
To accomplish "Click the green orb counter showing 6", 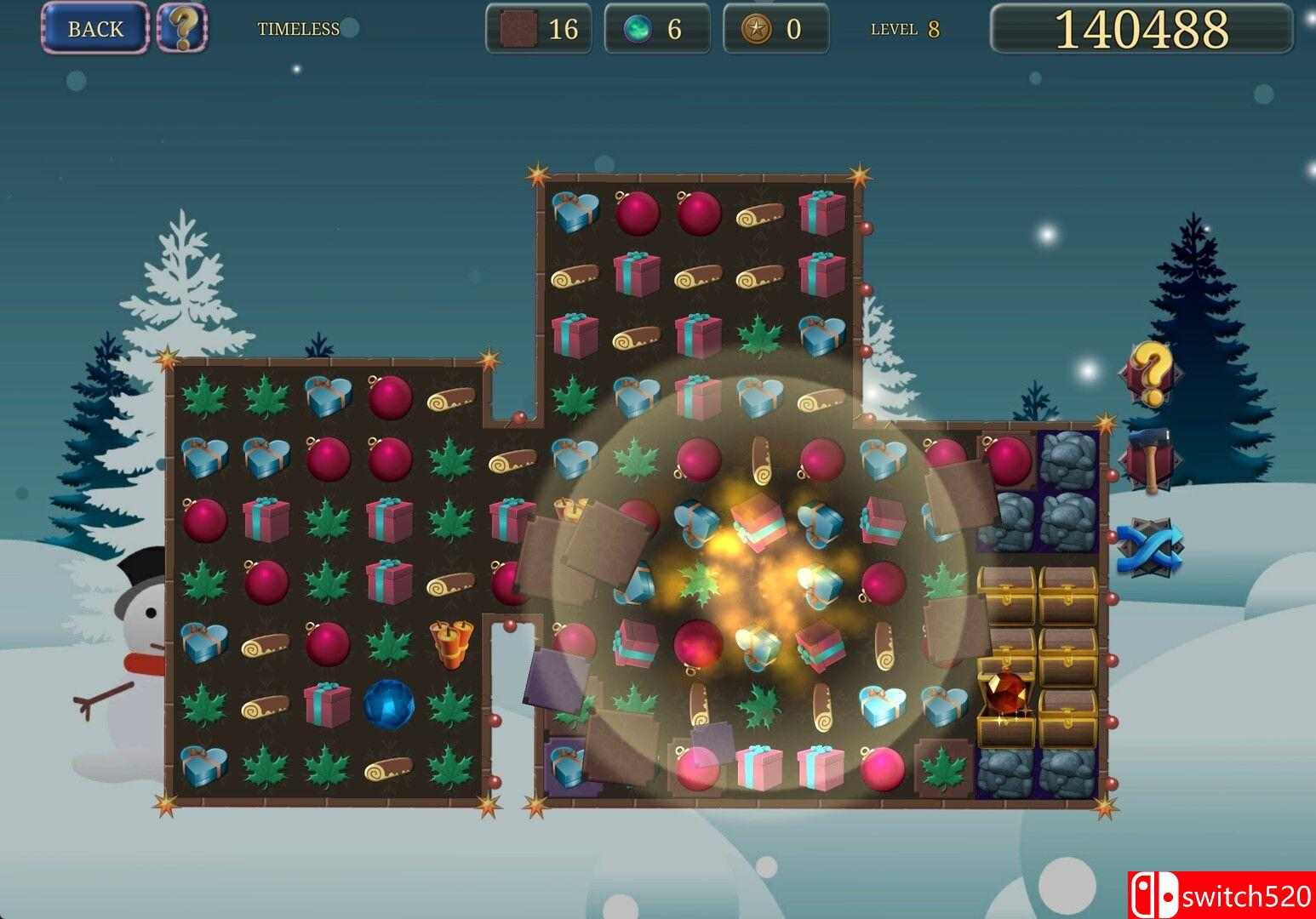I will click(657, 28).
